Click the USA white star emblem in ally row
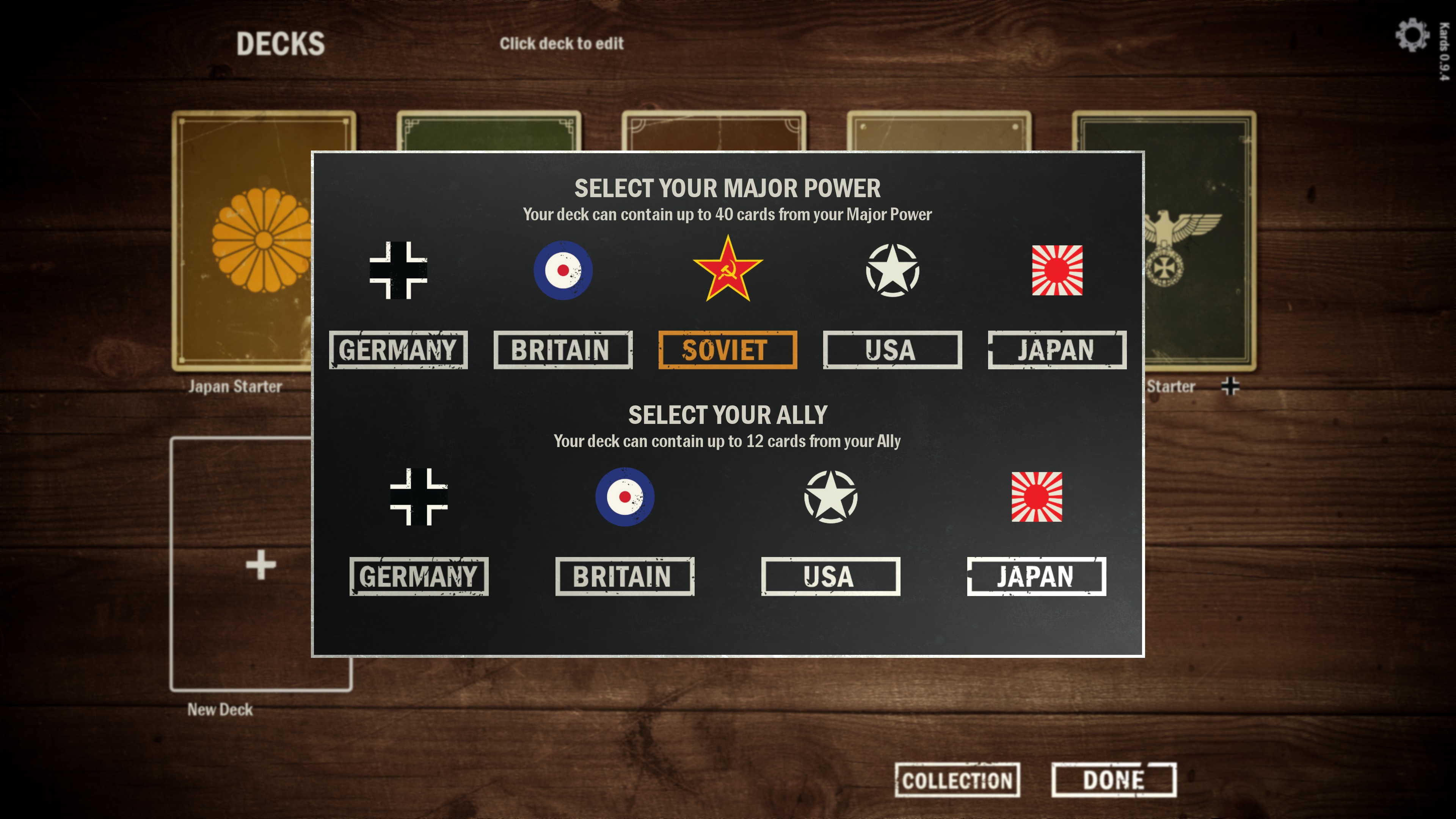The height and width of the screenshot is (819, 1456). [x=830, y=497]
